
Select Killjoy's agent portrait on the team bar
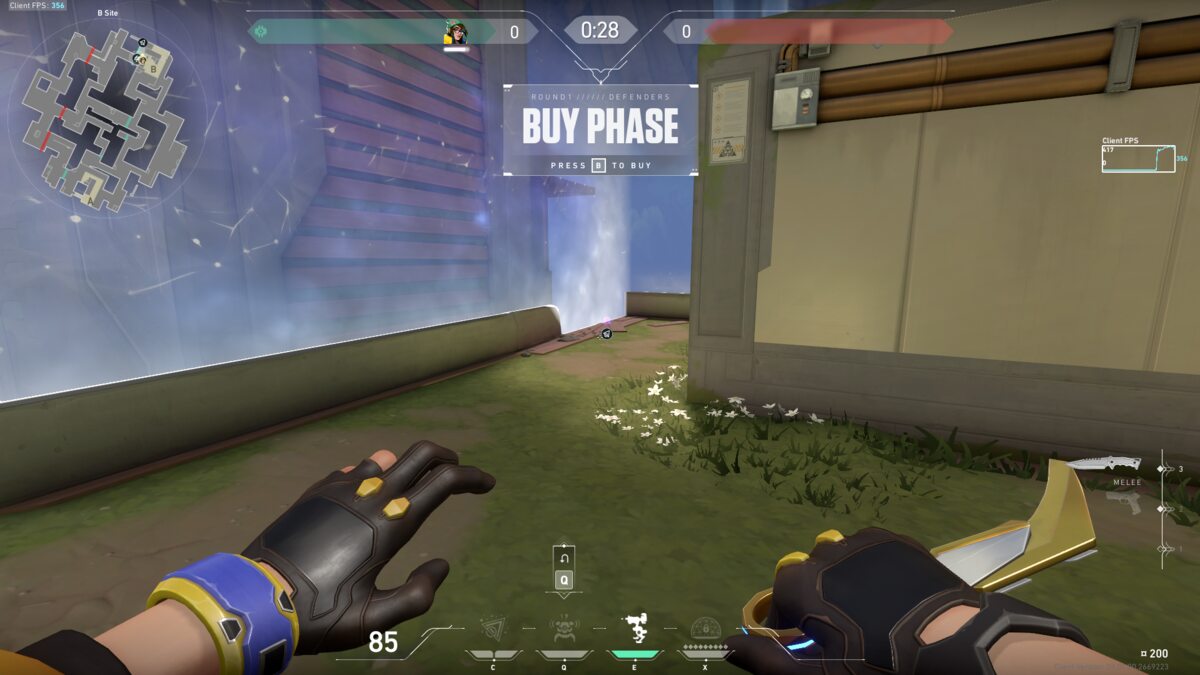(456, 33)
